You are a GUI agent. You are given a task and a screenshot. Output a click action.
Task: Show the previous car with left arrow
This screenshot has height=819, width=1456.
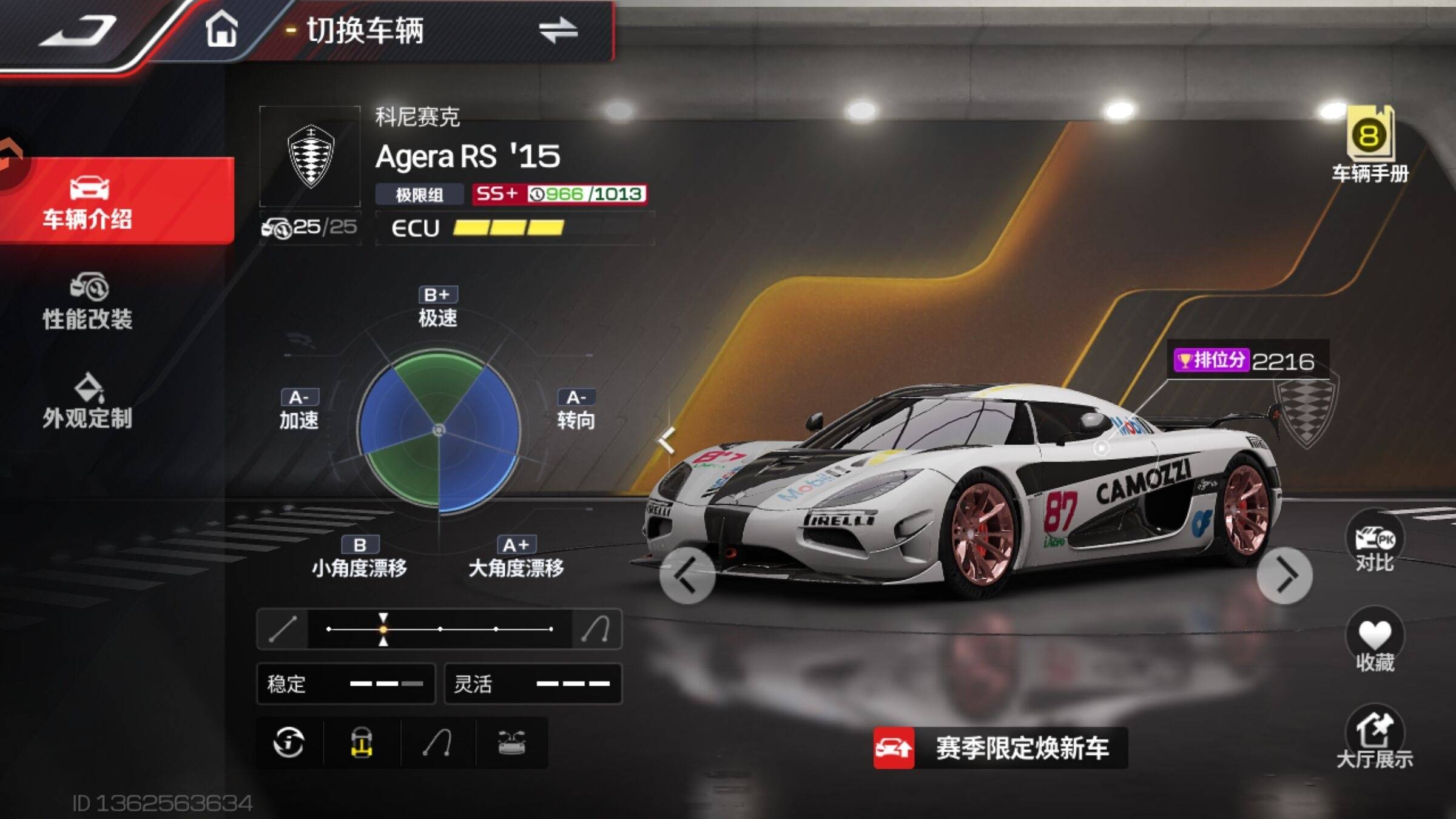pyautogui.click(x=687, y=575)
